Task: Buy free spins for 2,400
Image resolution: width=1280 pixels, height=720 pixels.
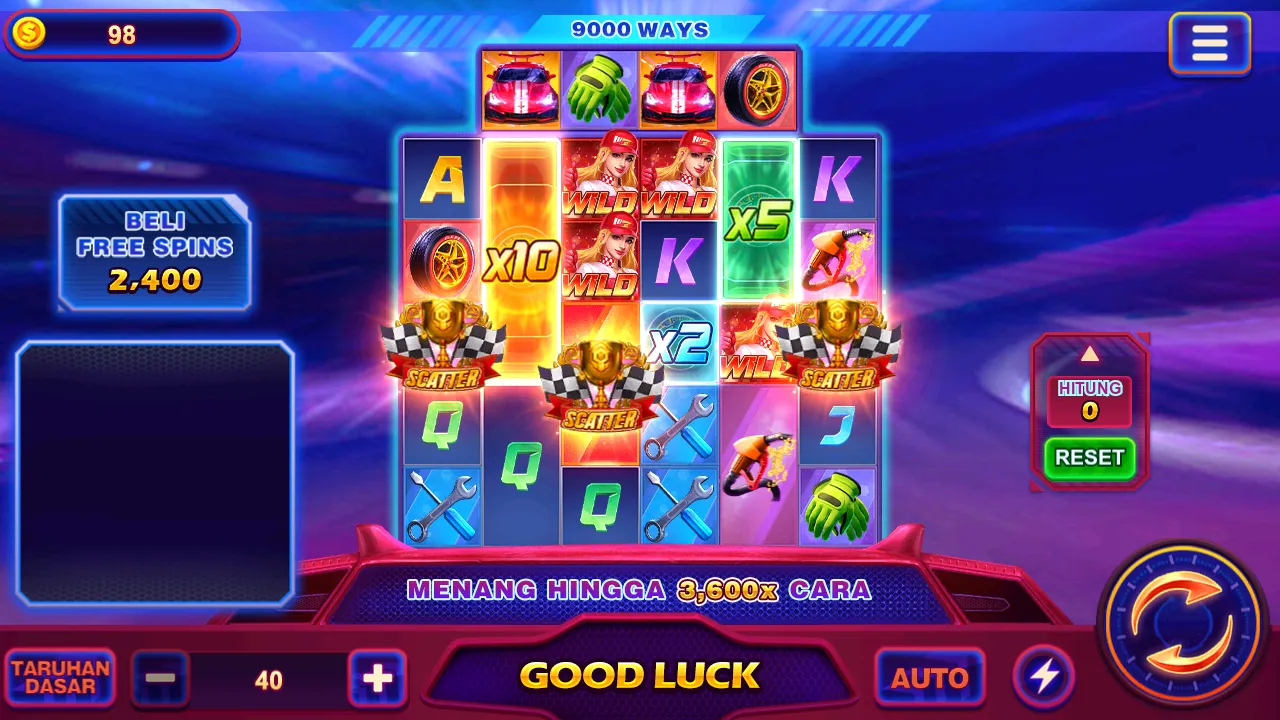Action: [154, 252]
